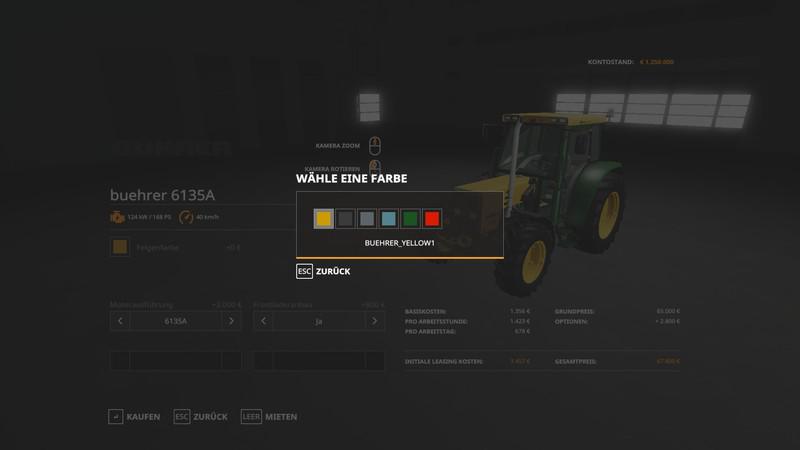Choose the dark gray color swatch
The width and height of the screenshot is (800, 450).
346,219
